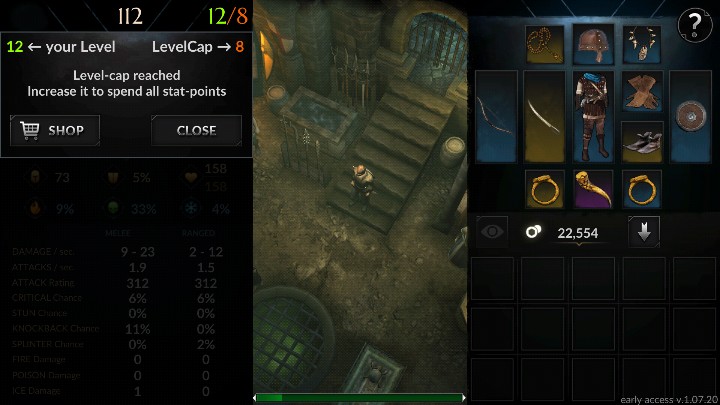Select the body armor outfit slot
This screenshot has width=720, height=405.
point(593,116)
